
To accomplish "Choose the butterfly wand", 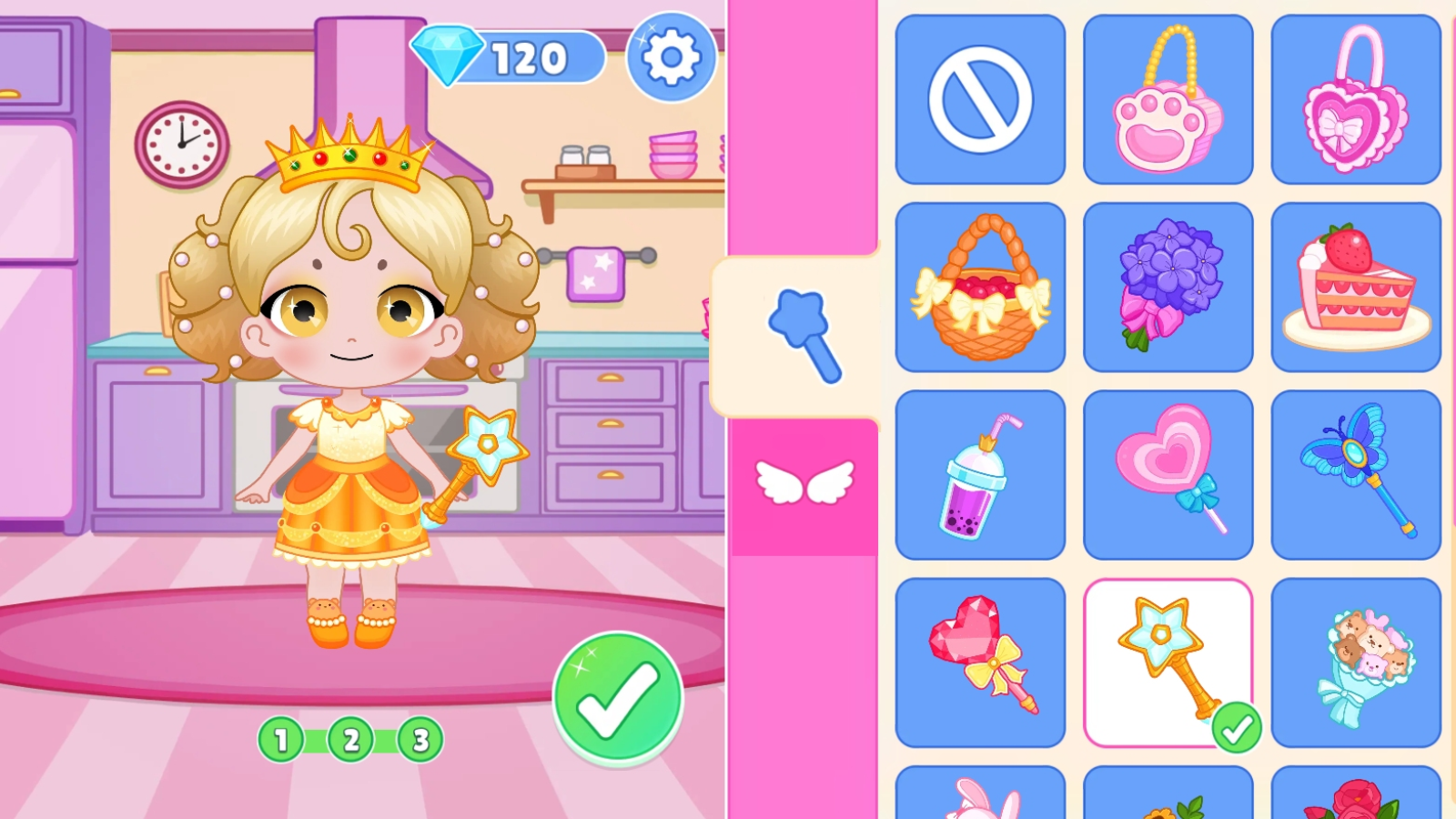I will coord(1356,473).
